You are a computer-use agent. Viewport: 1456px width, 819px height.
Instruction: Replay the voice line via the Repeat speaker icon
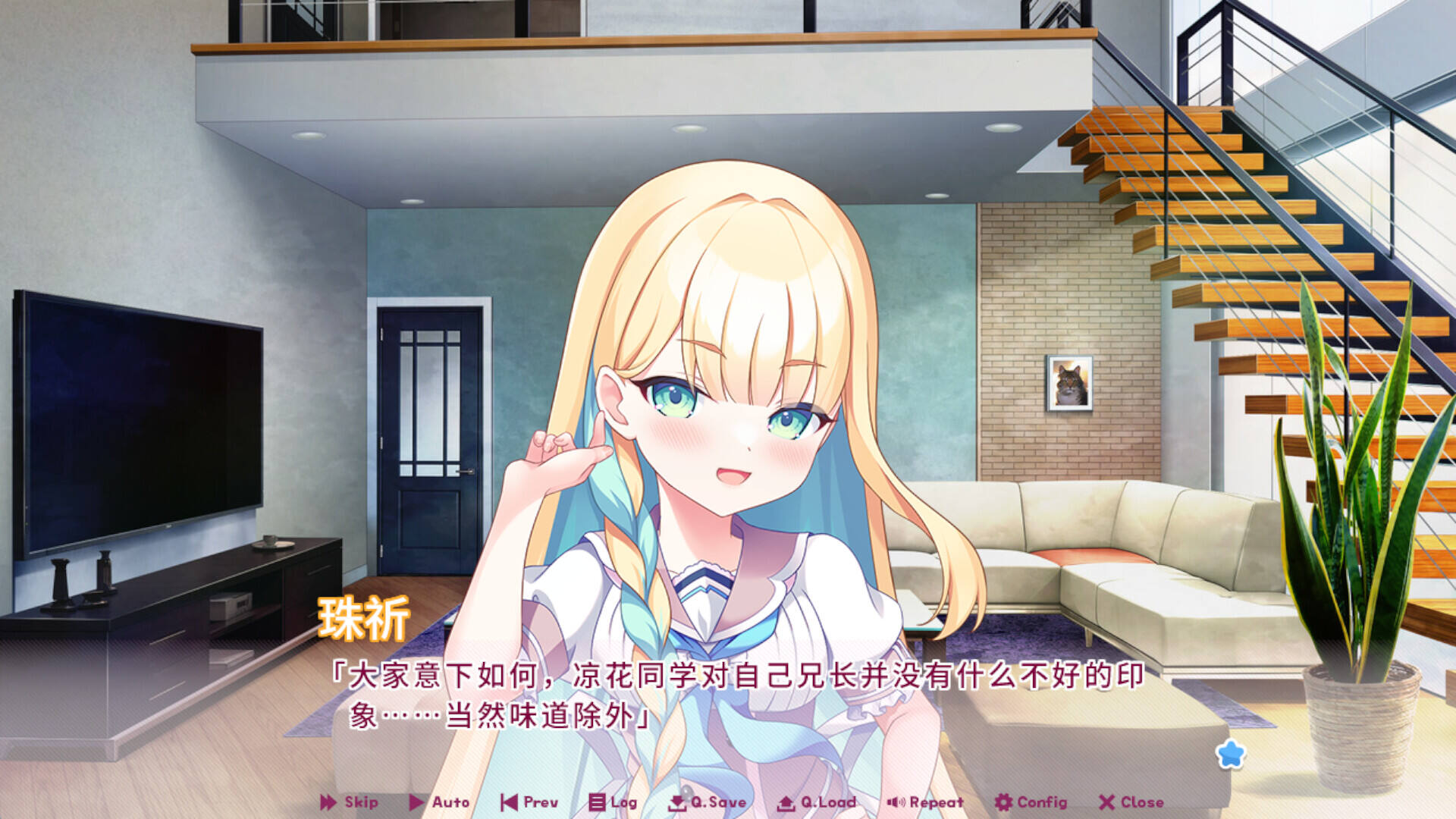coord(895,802)
